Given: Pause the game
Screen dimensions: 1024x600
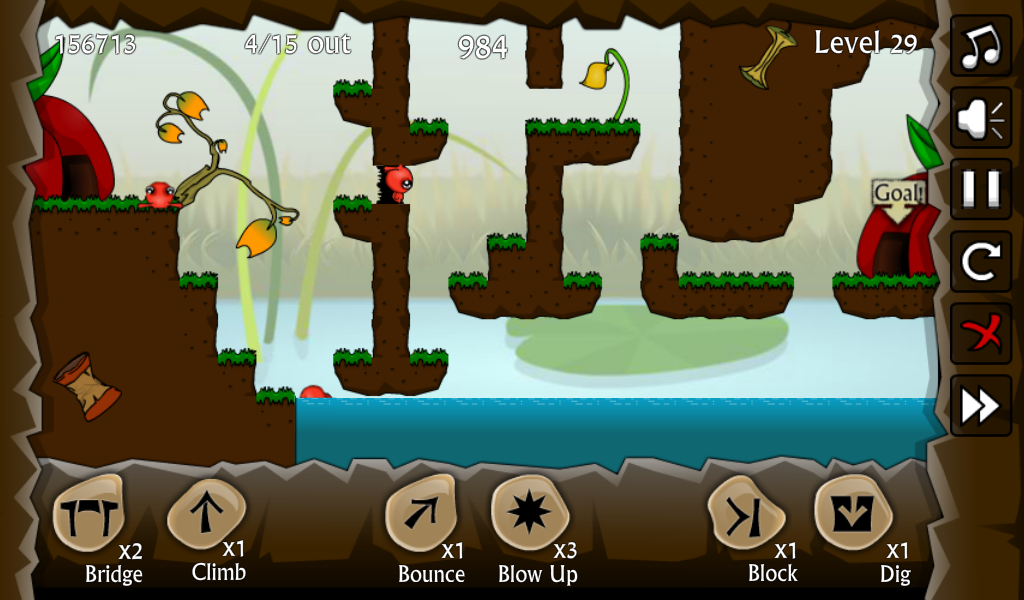Looking at the screenshot, I should pos(980,190).
